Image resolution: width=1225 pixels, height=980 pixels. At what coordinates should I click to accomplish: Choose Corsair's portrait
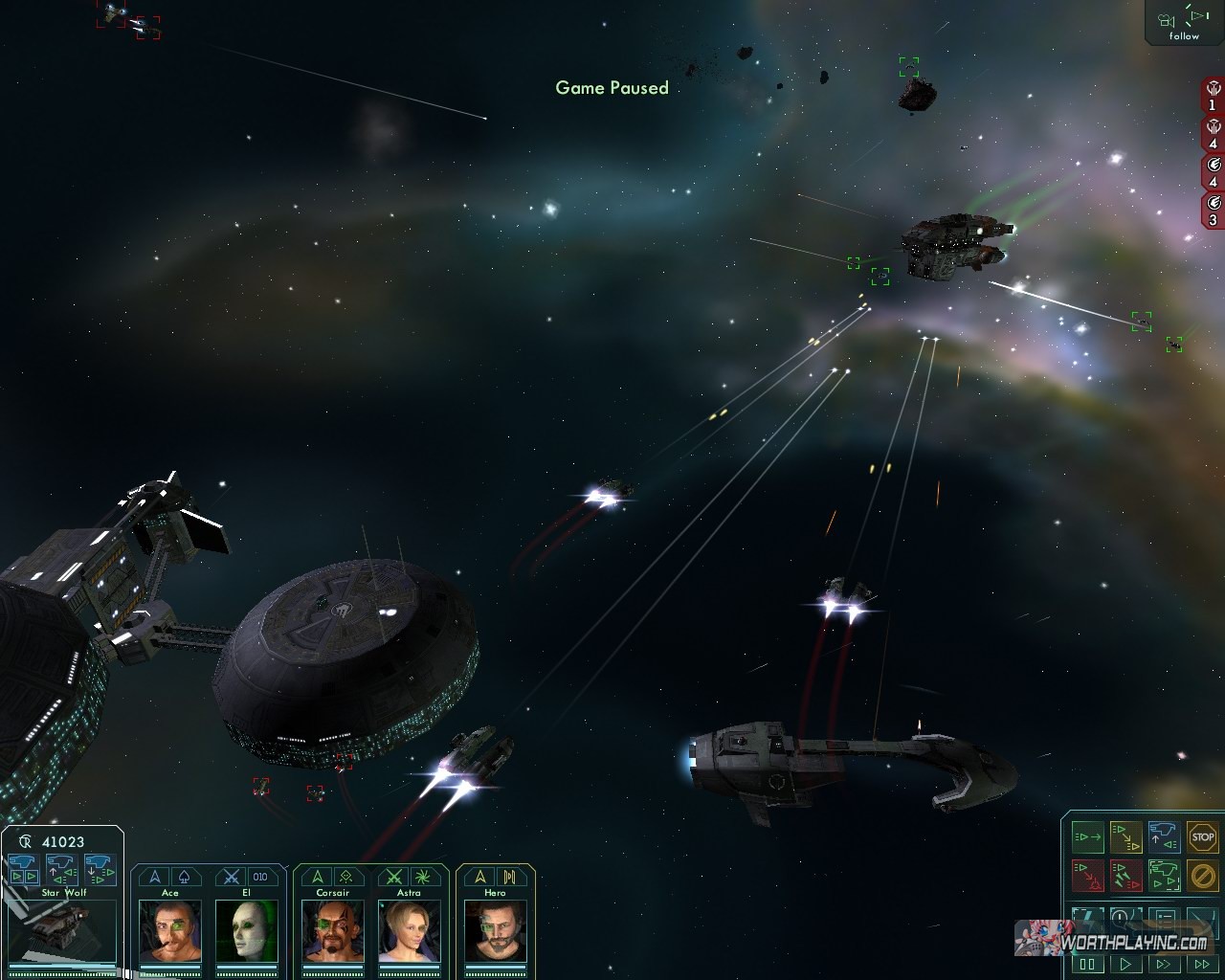pos(332,930)
